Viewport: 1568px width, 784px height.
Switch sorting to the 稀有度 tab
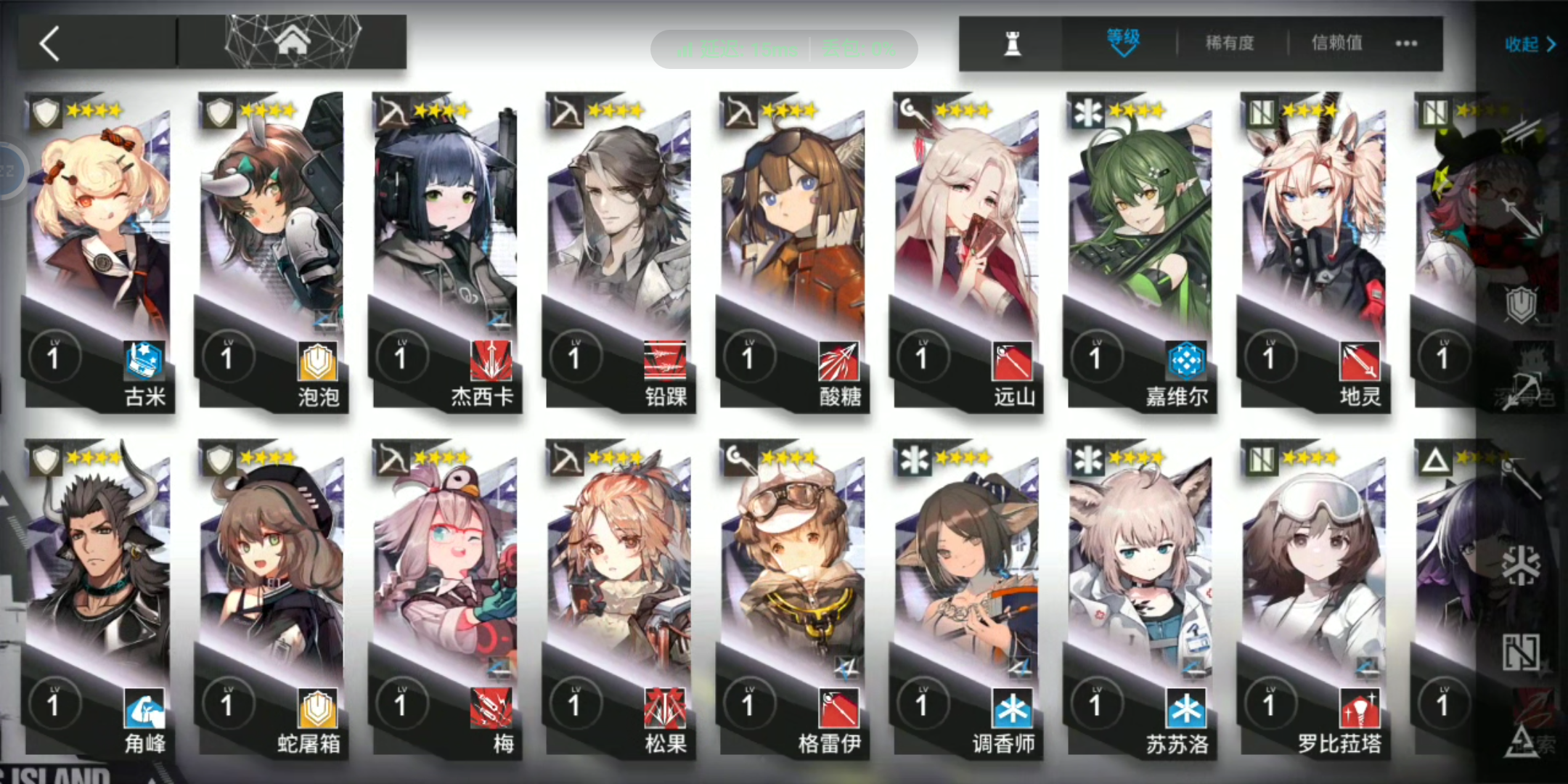tap(1228, 44)
